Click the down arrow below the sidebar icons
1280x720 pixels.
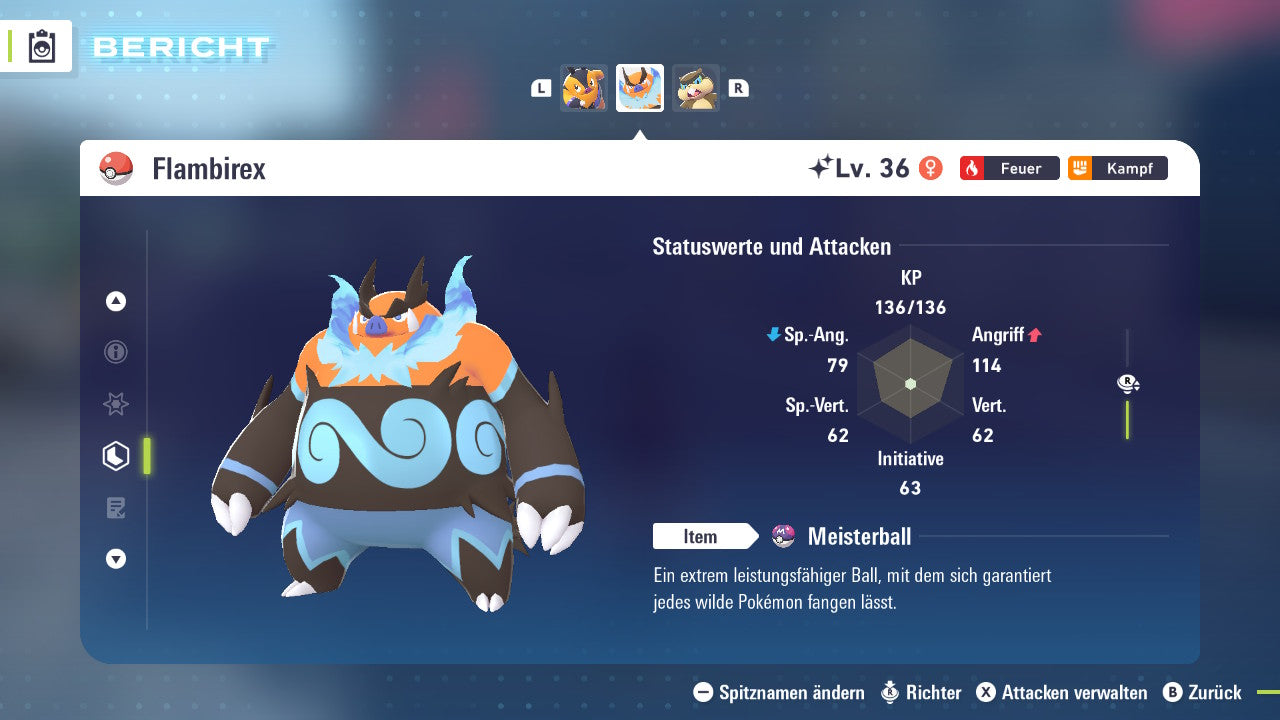[115, 560]
